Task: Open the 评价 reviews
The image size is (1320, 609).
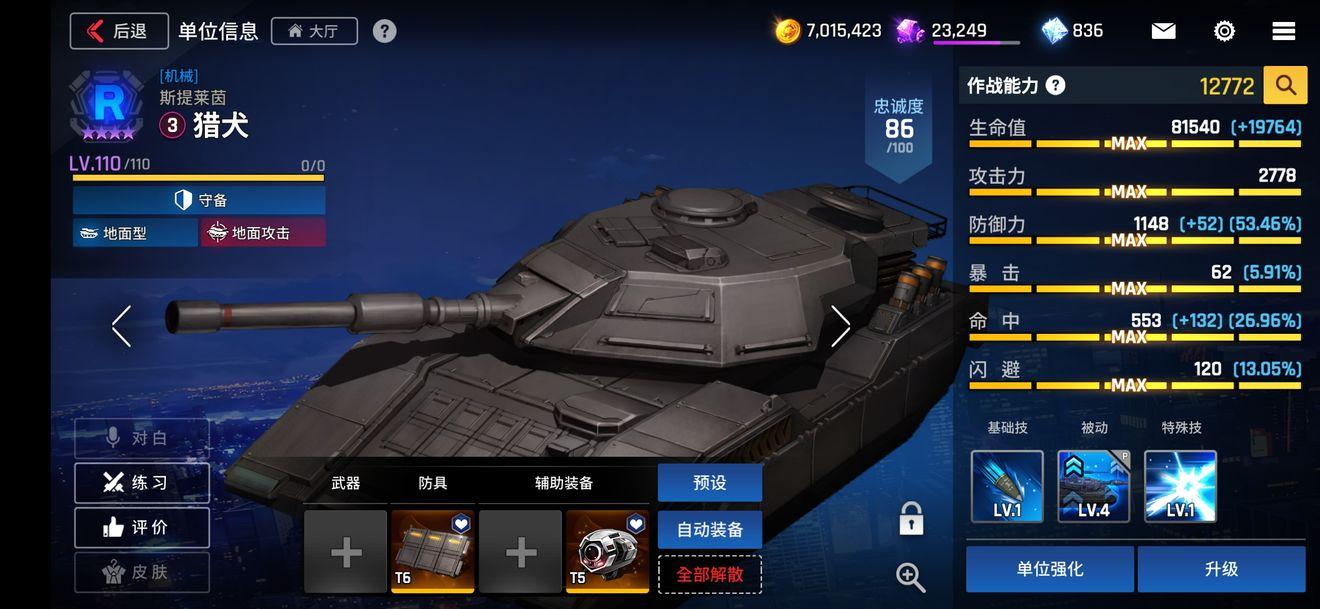Action: click(141, 527)
